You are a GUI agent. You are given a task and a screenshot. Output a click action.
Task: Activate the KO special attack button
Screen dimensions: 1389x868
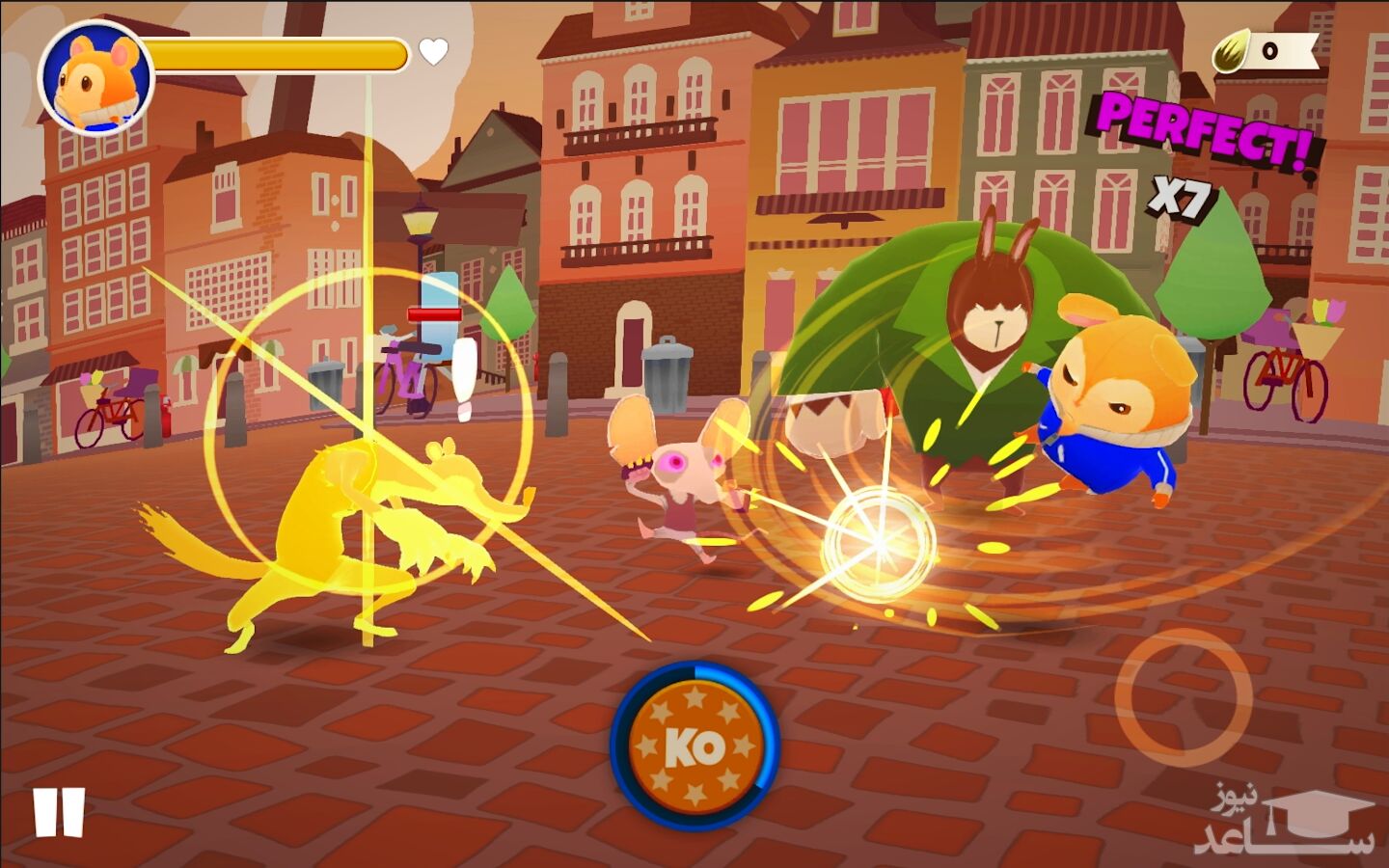pyautogui.click(x=694, y=746)
